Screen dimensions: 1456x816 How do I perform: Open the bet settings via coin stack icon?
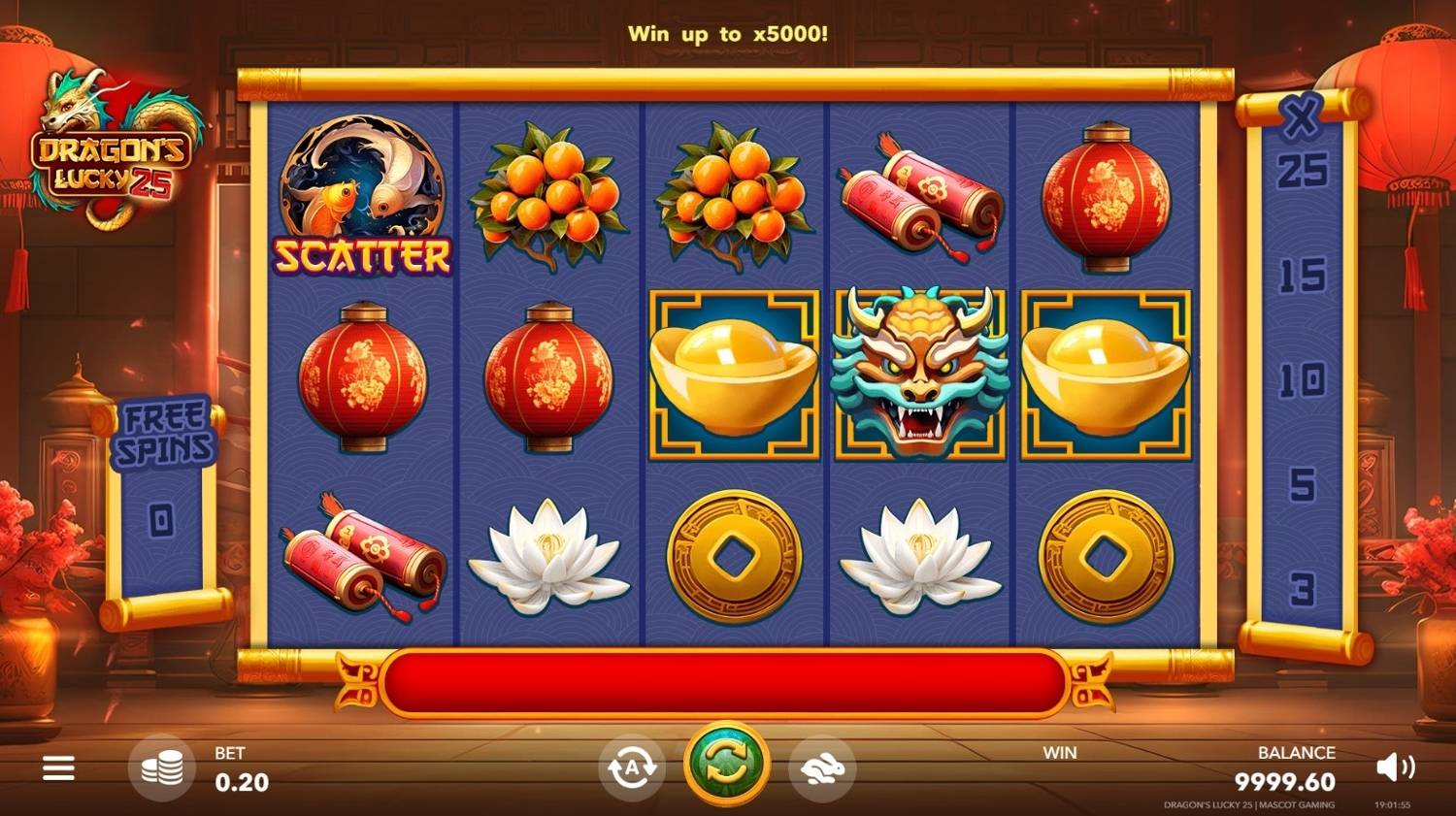(161, 767)
